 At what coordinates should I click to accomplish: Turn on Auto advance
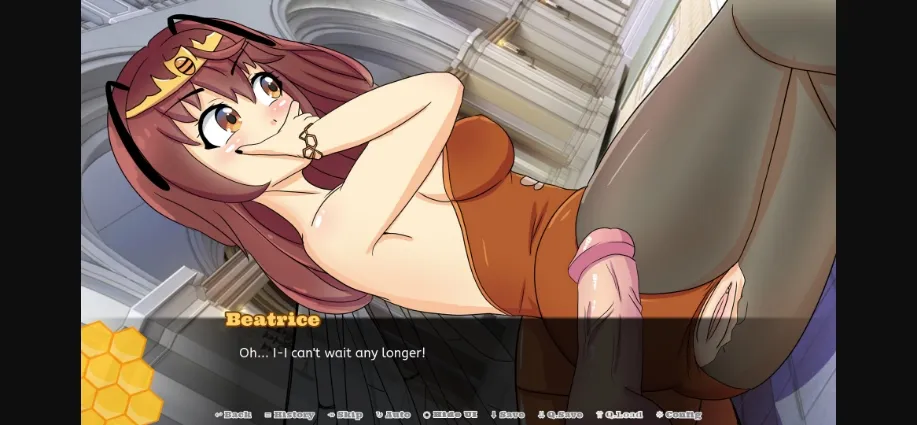394,414
